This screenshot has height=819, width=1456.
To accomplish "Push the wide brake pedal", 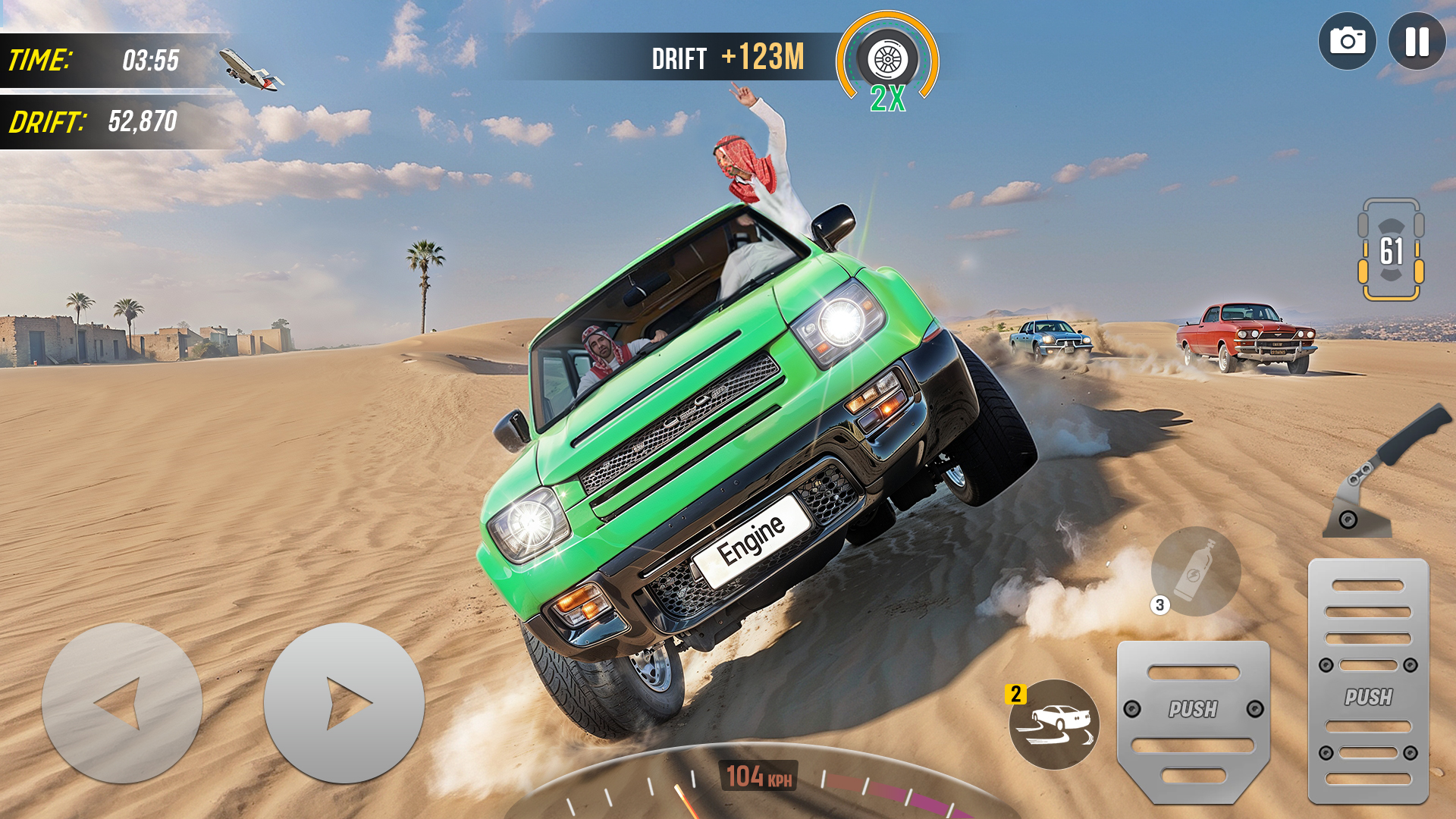I will click(x=1193, y=720).
